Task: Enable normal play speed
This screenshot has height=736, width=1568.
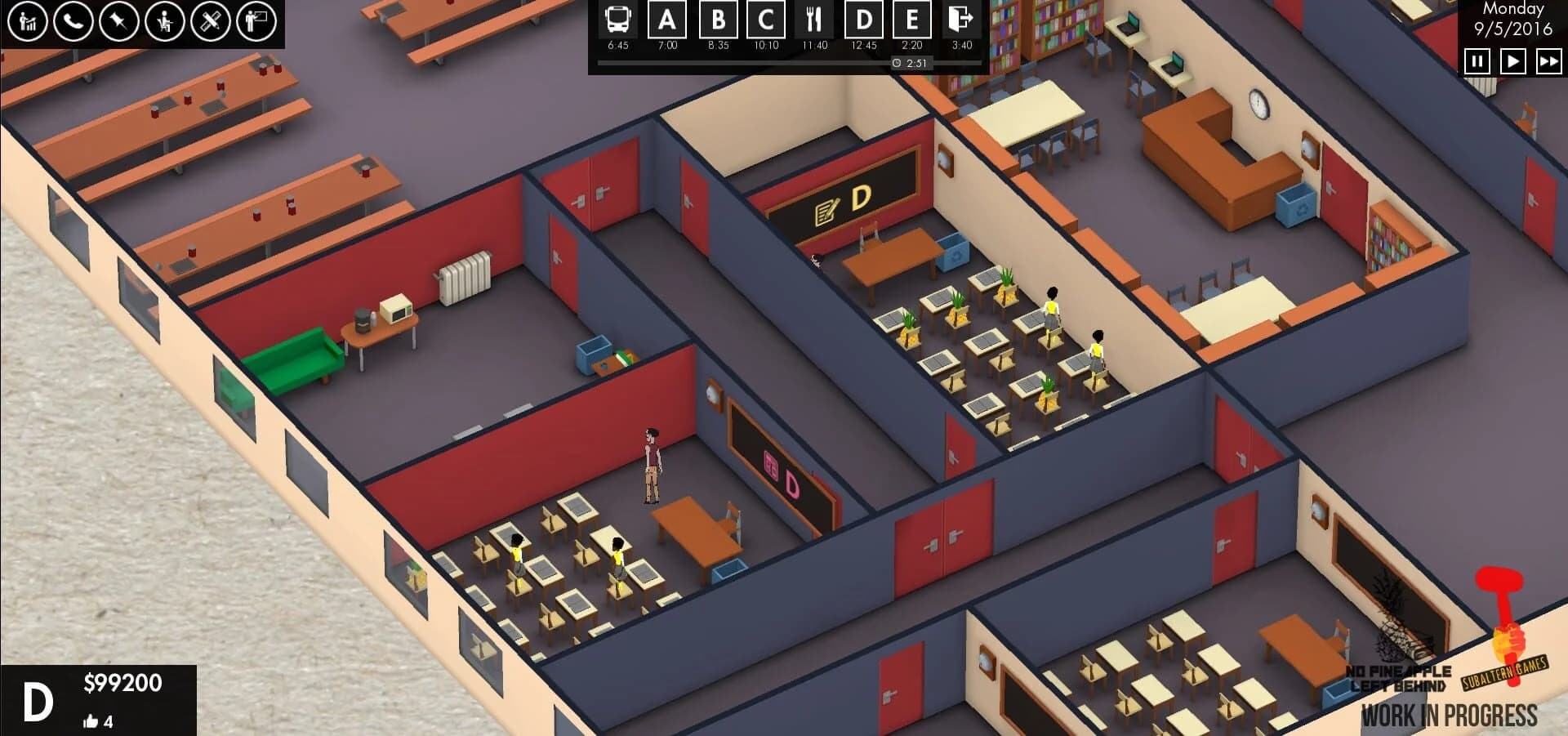Action: coord(1513,60)
